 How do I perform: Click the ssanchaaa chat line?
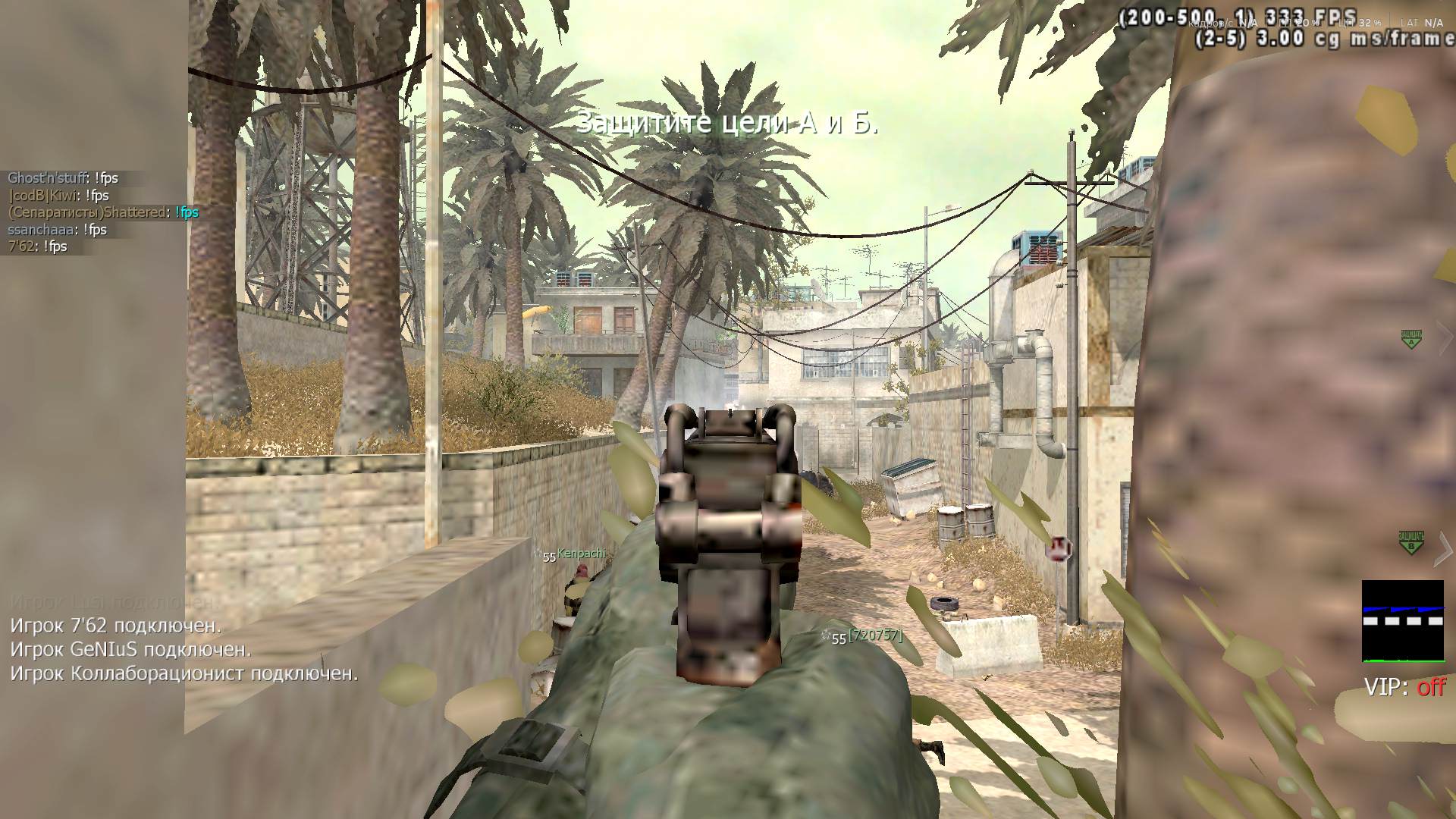click(57, 230)
